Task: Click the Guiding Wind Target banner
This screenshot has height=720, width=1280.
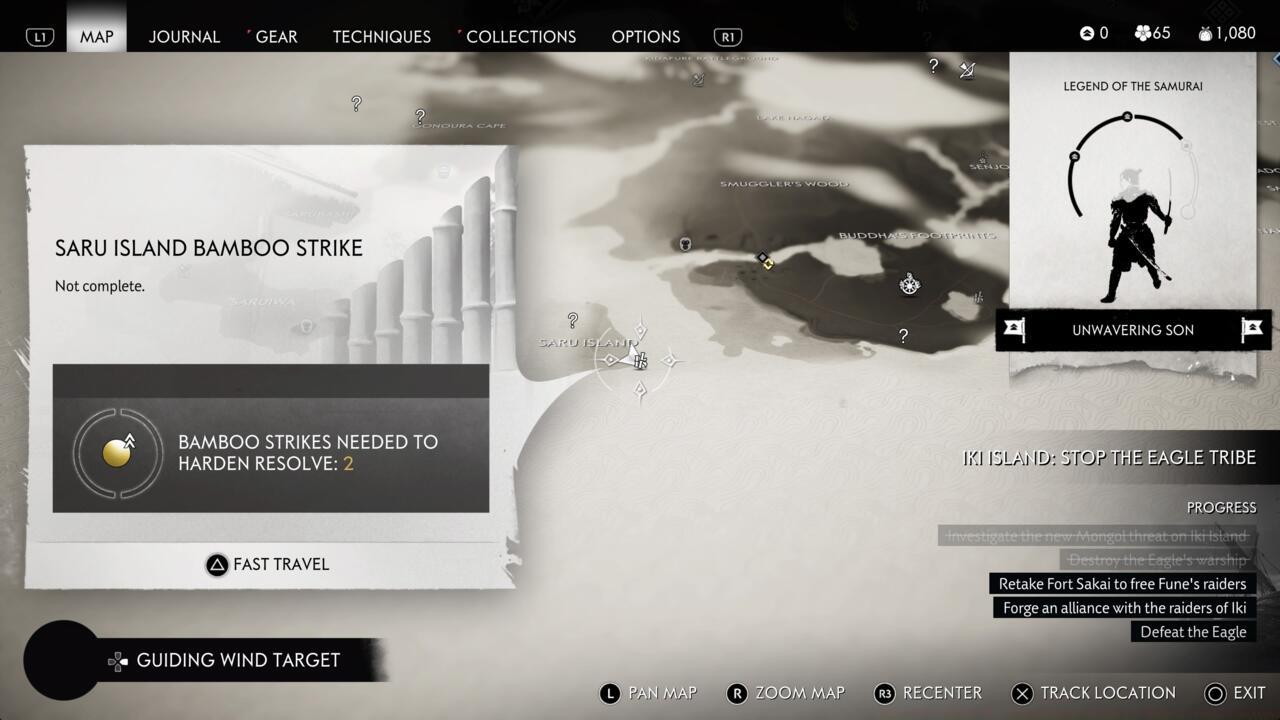Action: pos(238,660)
